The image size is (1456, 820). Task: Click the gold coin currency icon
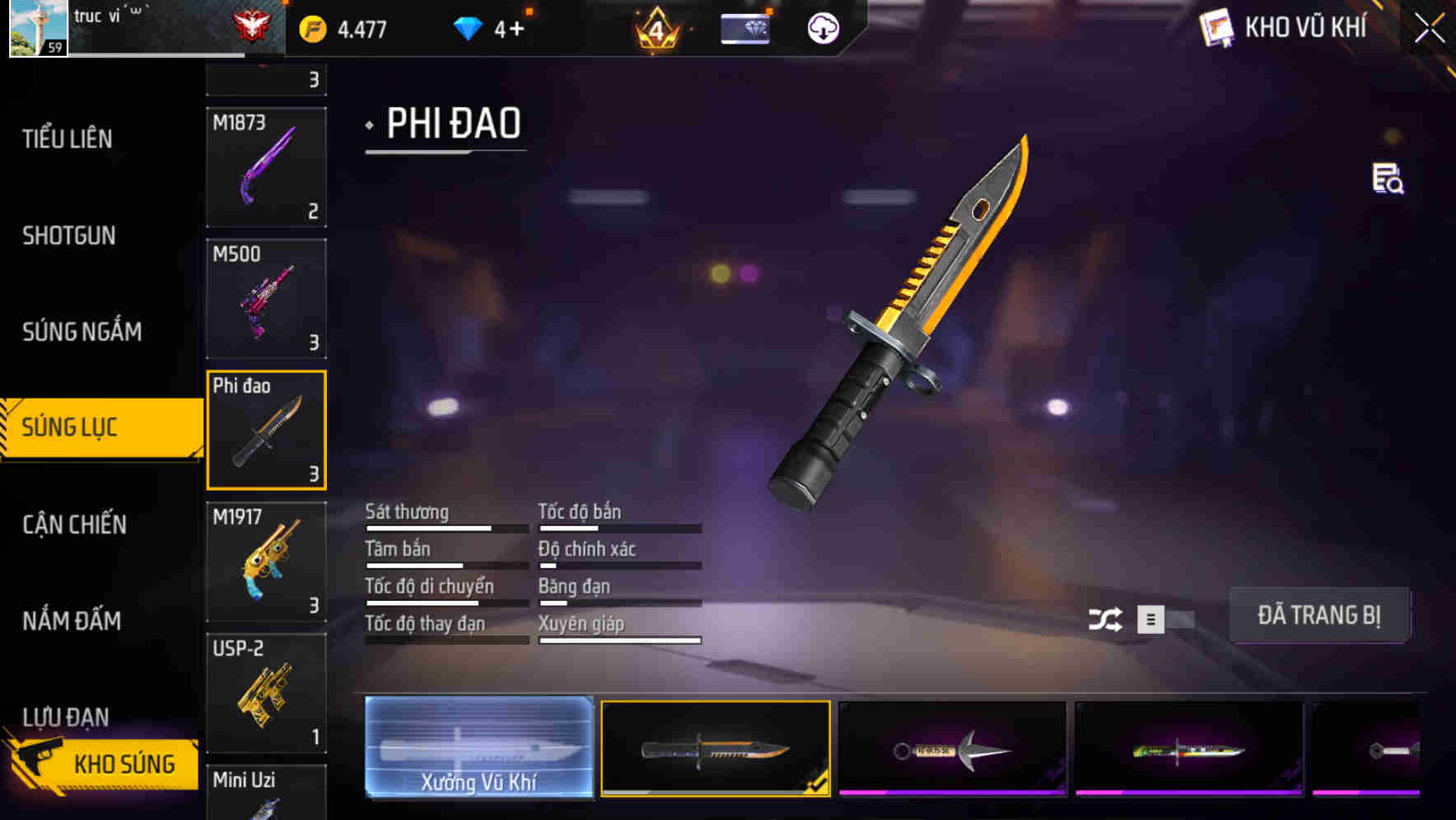[x=313, y=27]
